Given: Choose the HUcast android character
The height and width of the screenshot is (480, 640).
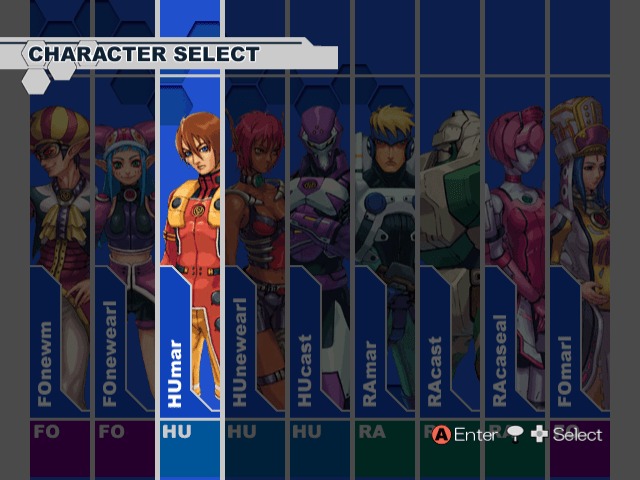Looking at the screenshot, I should point(320,250).
